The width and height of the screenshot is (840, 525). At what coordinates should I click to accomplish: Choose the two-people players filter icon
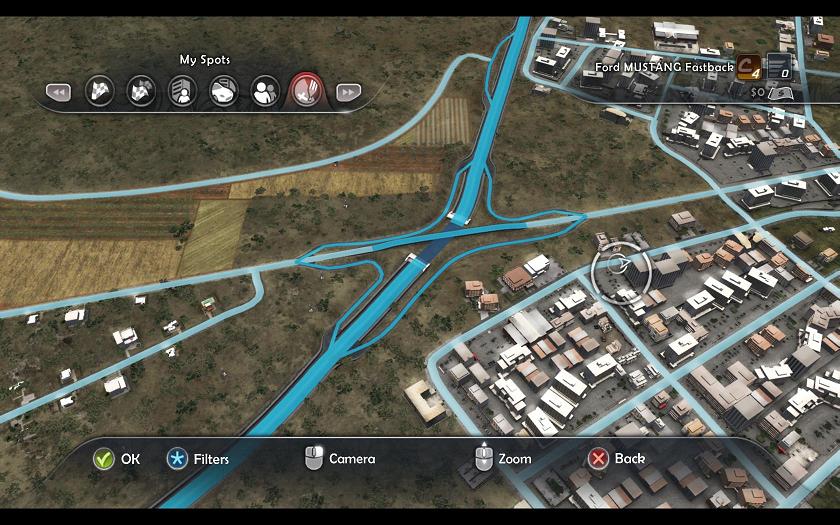(x=265, y=92)
